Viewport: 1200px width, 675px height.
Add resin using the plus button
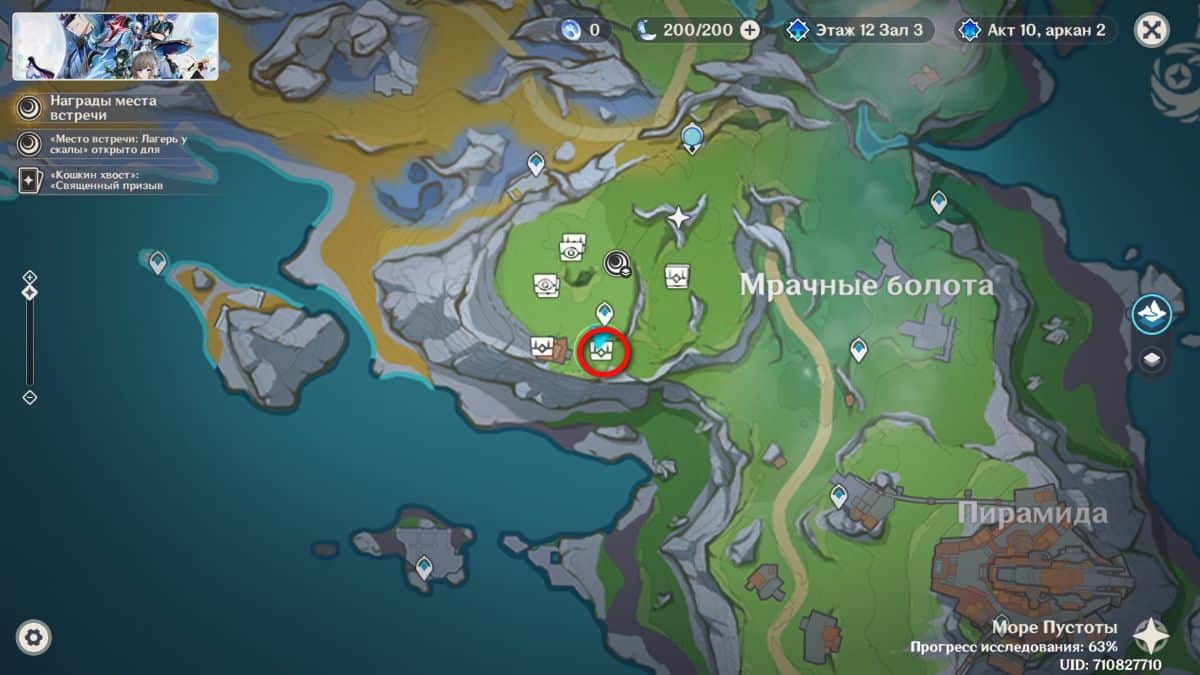click(x=750, y=30)
